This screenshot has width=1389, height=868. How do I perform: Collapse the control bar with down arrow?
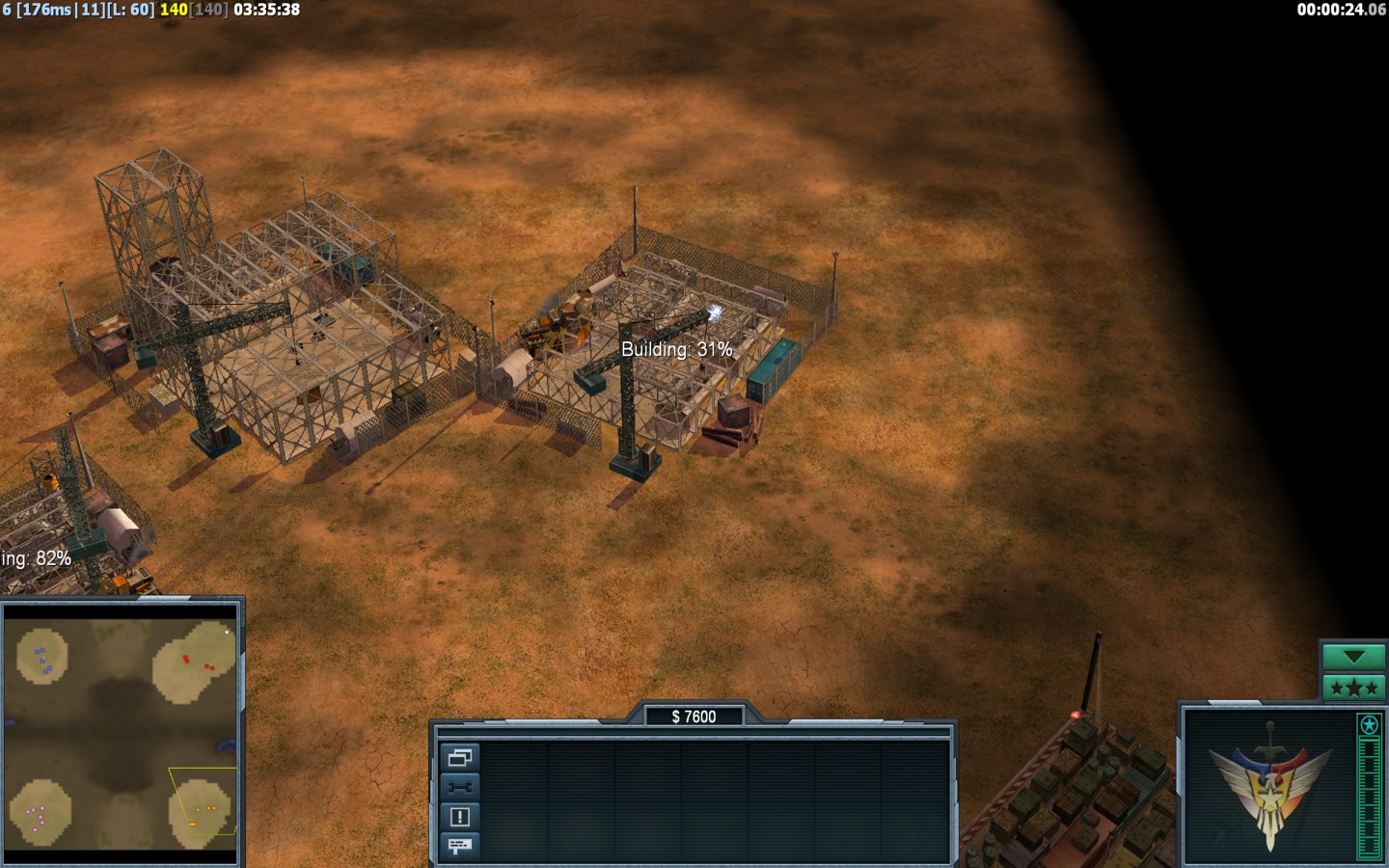pos(1352,657)
